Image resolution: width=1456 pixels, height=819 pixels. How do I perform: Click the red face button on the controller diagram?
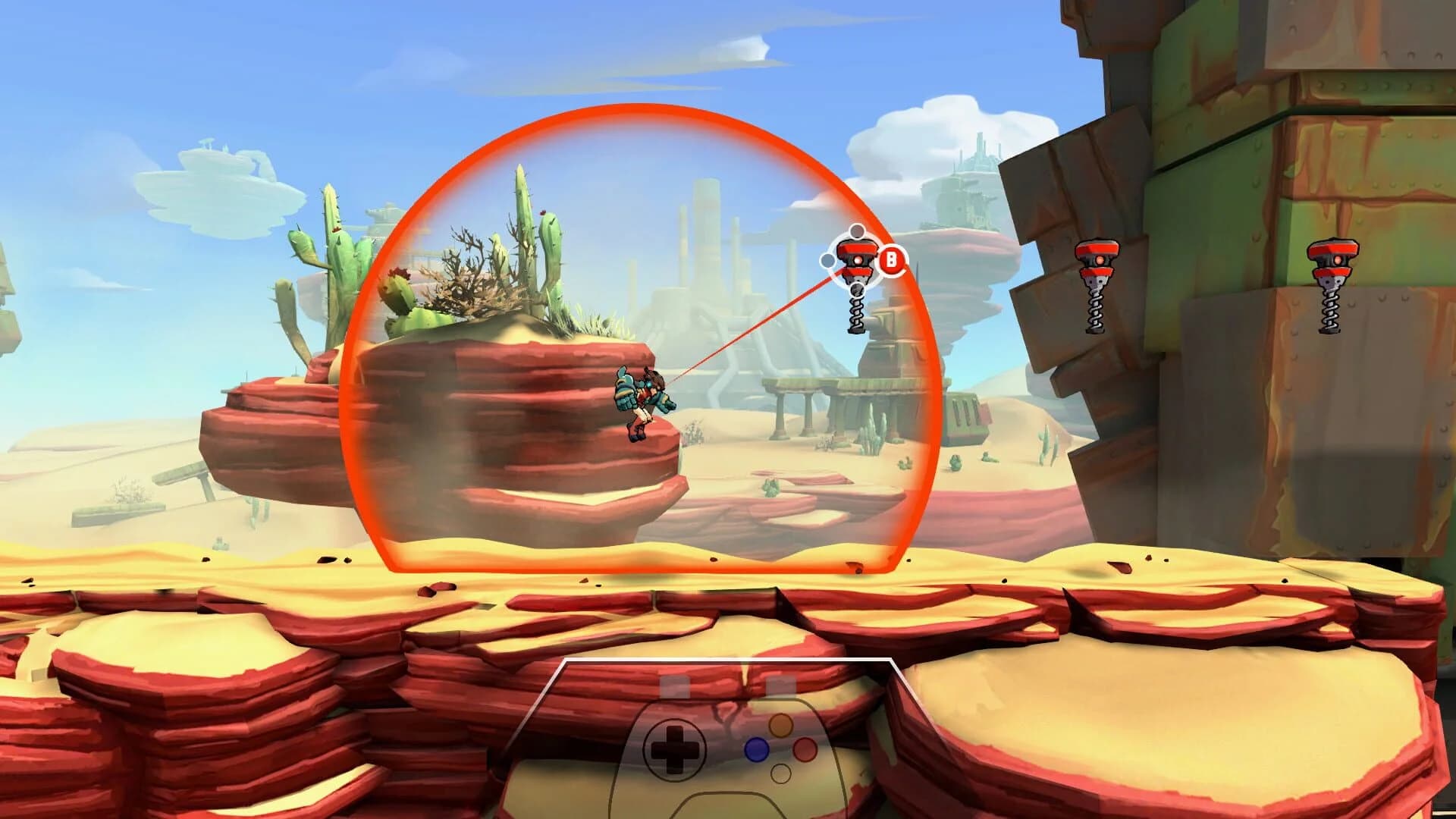point(805,749)
